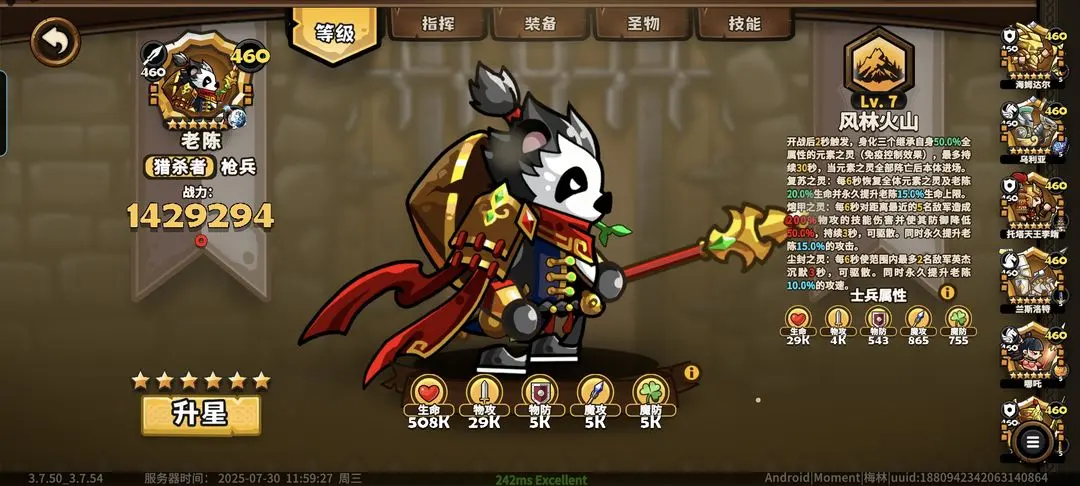The height and width of the screenshot is (486, 1080).
Task: Switch to the 指挥 command tab
Action: click(438, 24)
